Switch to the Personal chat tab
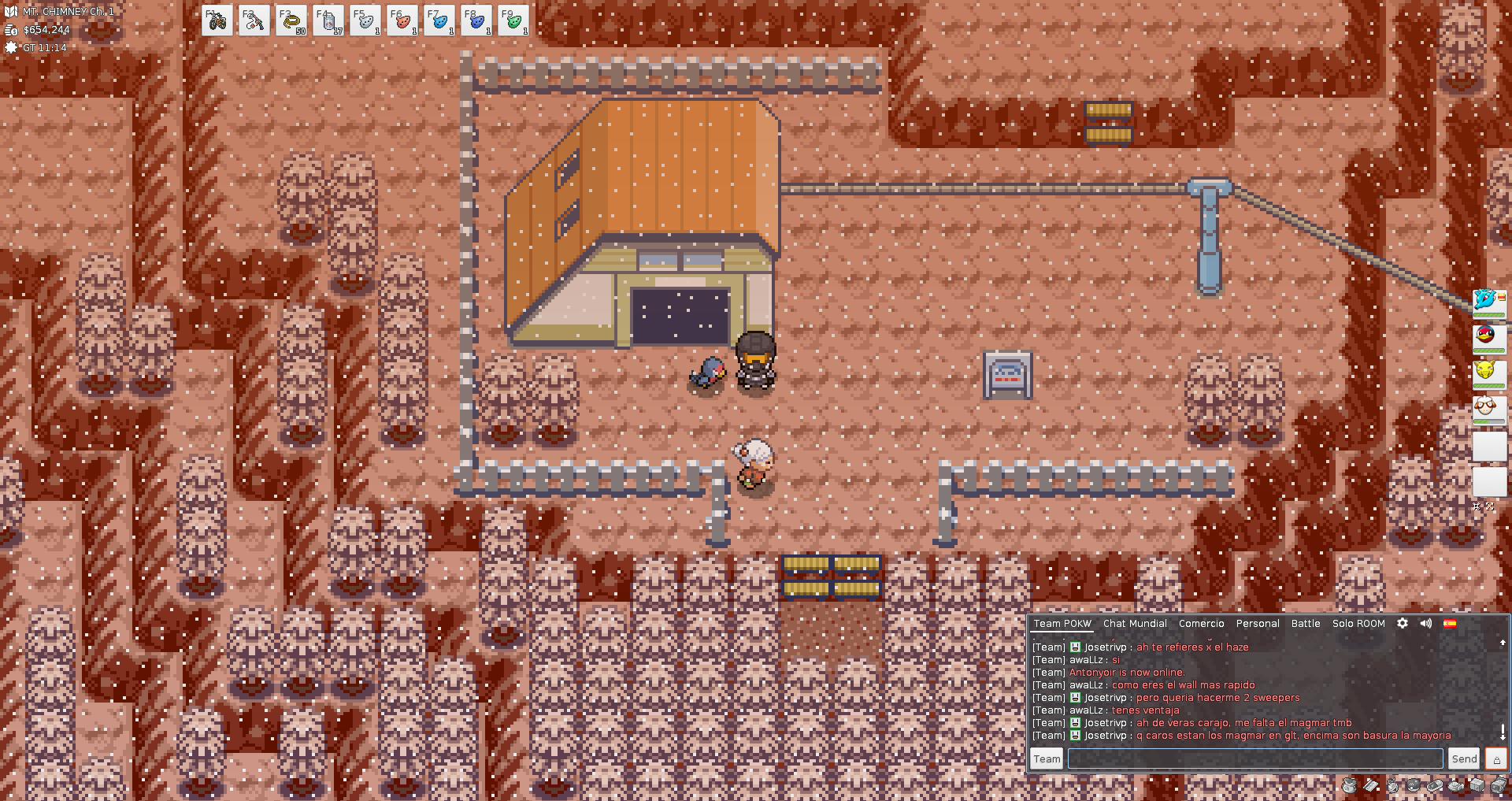The height and width of the screenshot is (801, 1512). pos(1258,623)
